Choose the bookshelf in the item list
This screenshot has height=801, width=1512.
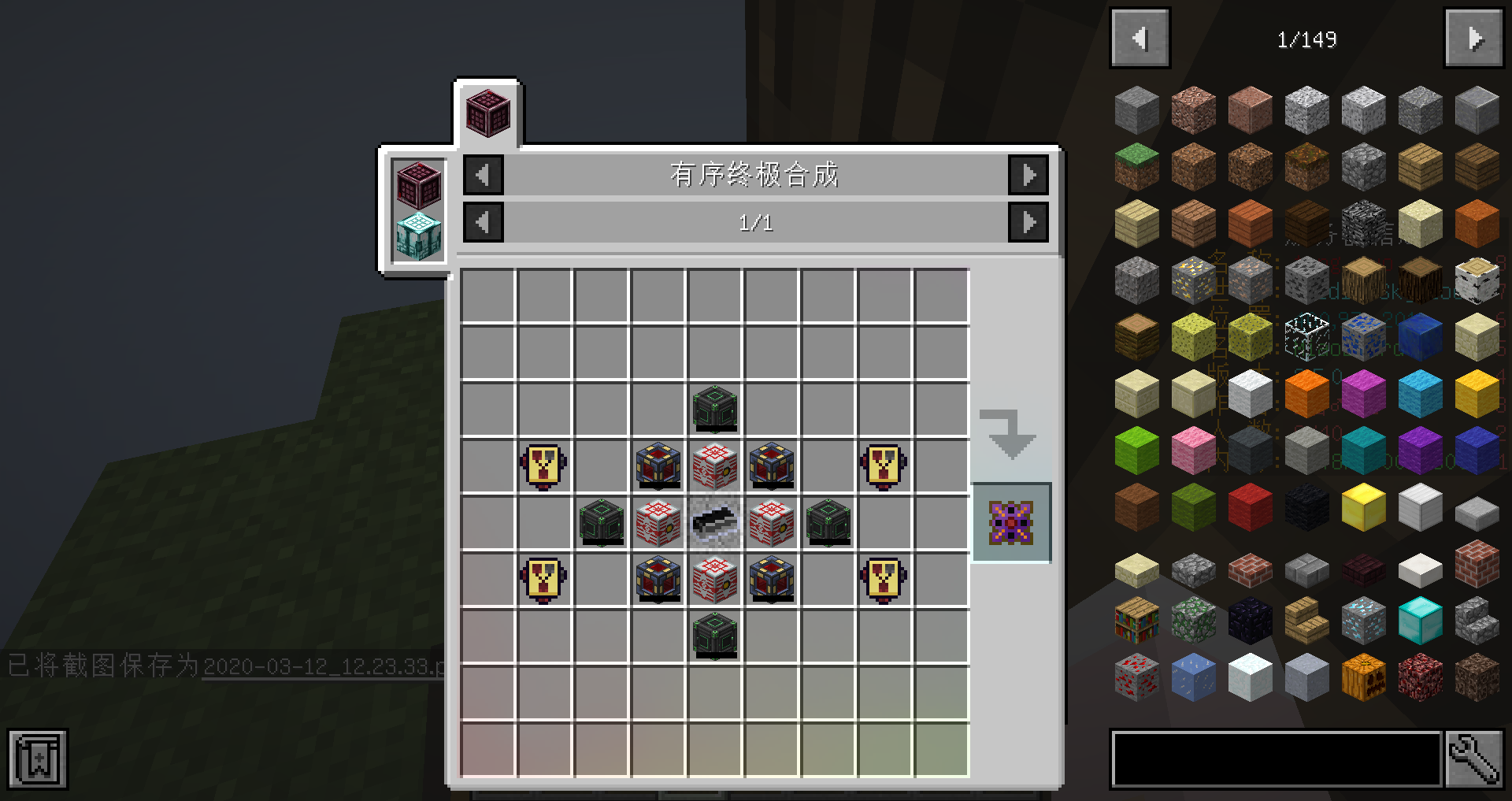coord(1136,620)
